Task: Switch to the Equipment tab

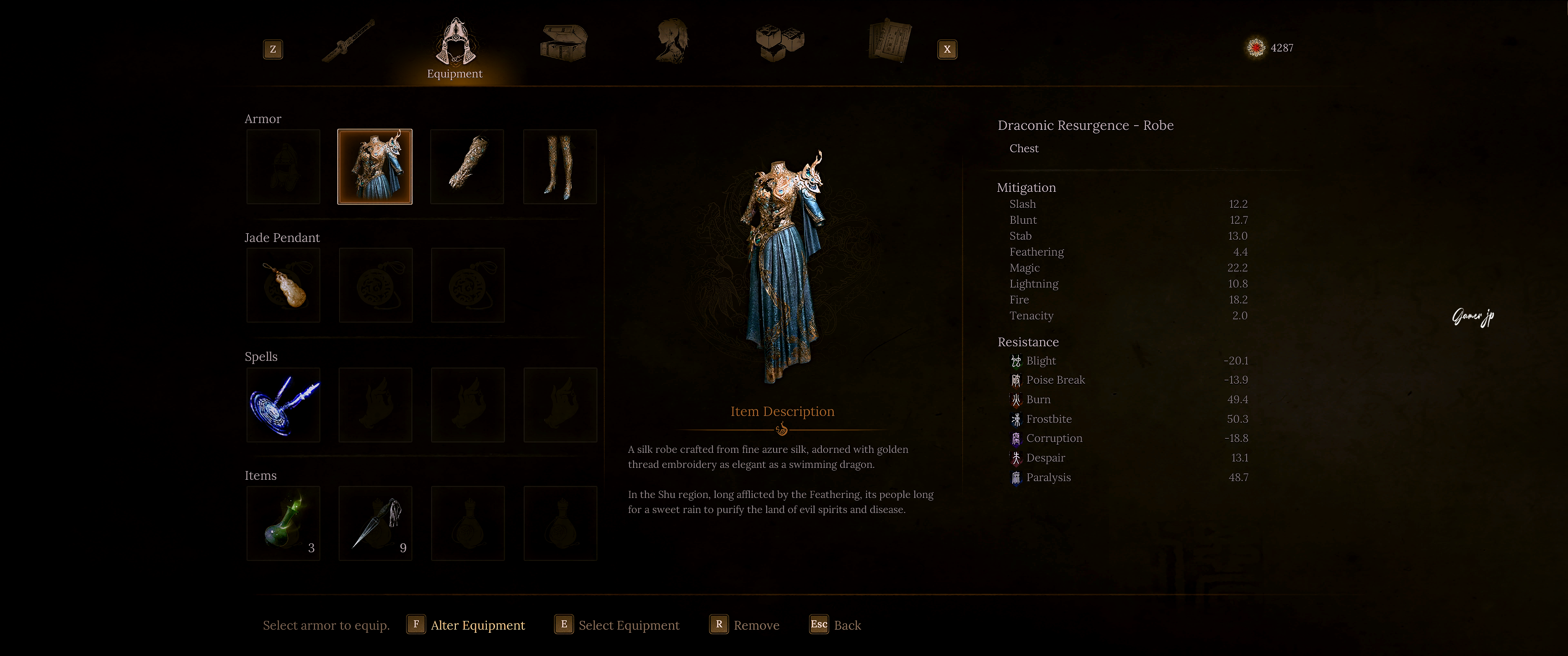Action: click(x=455, y=46)
